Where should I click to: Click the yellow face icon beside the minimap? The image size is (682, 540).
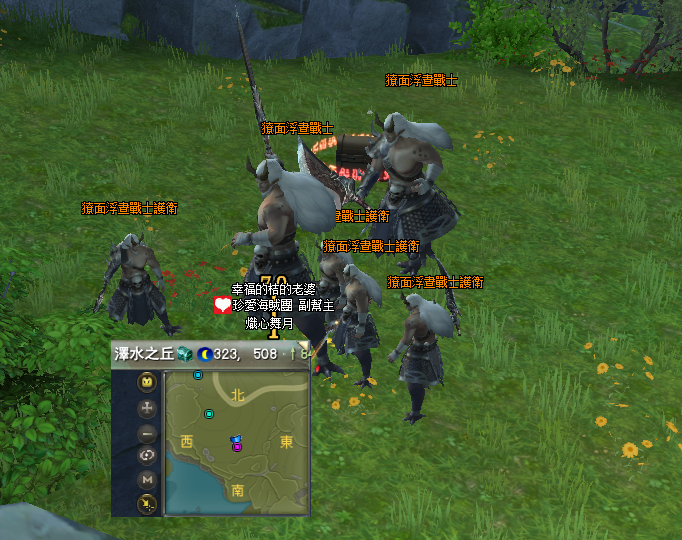coord(147,382)
